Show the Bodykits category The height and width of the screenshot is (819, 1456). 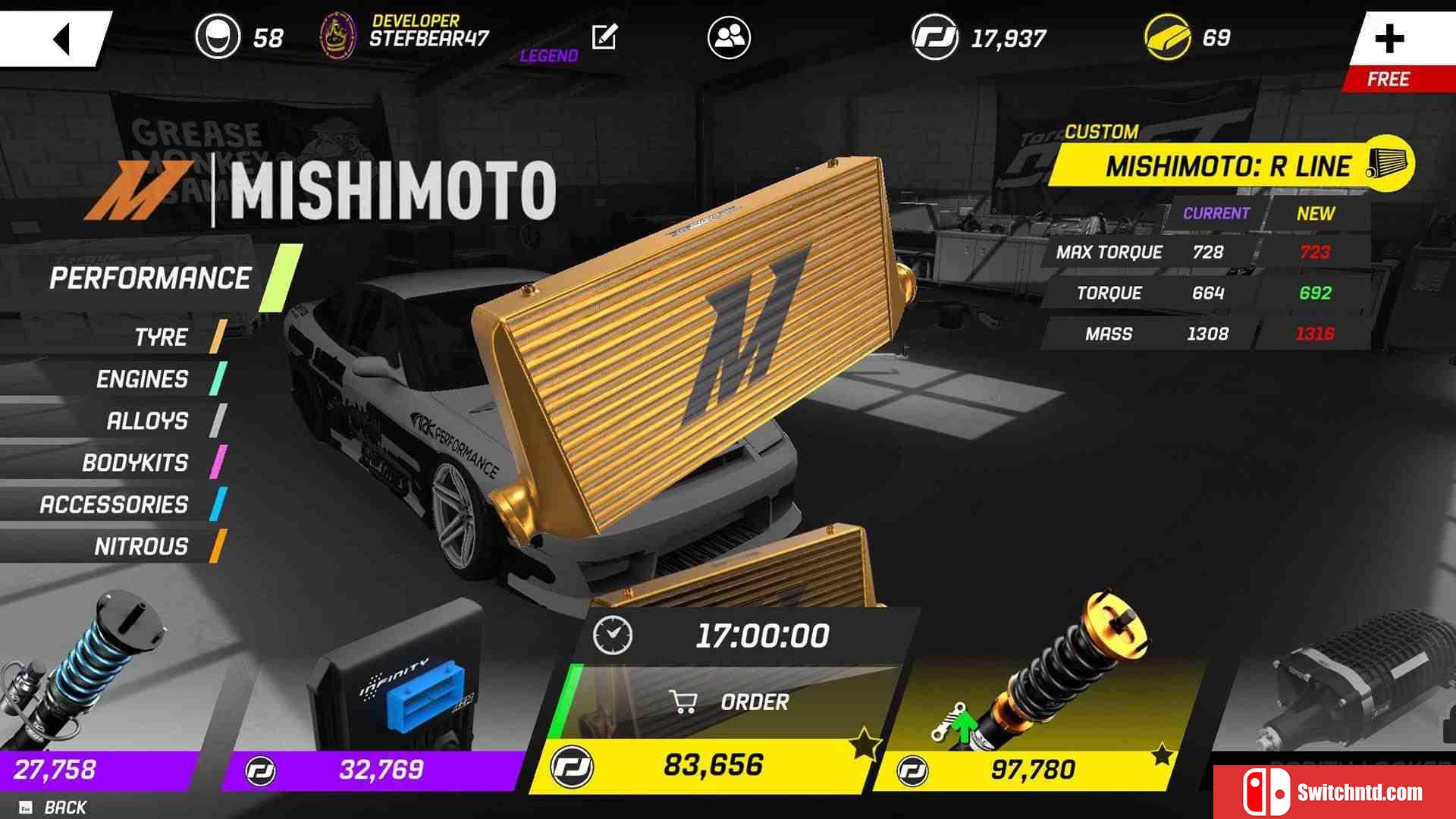[135, 463]
